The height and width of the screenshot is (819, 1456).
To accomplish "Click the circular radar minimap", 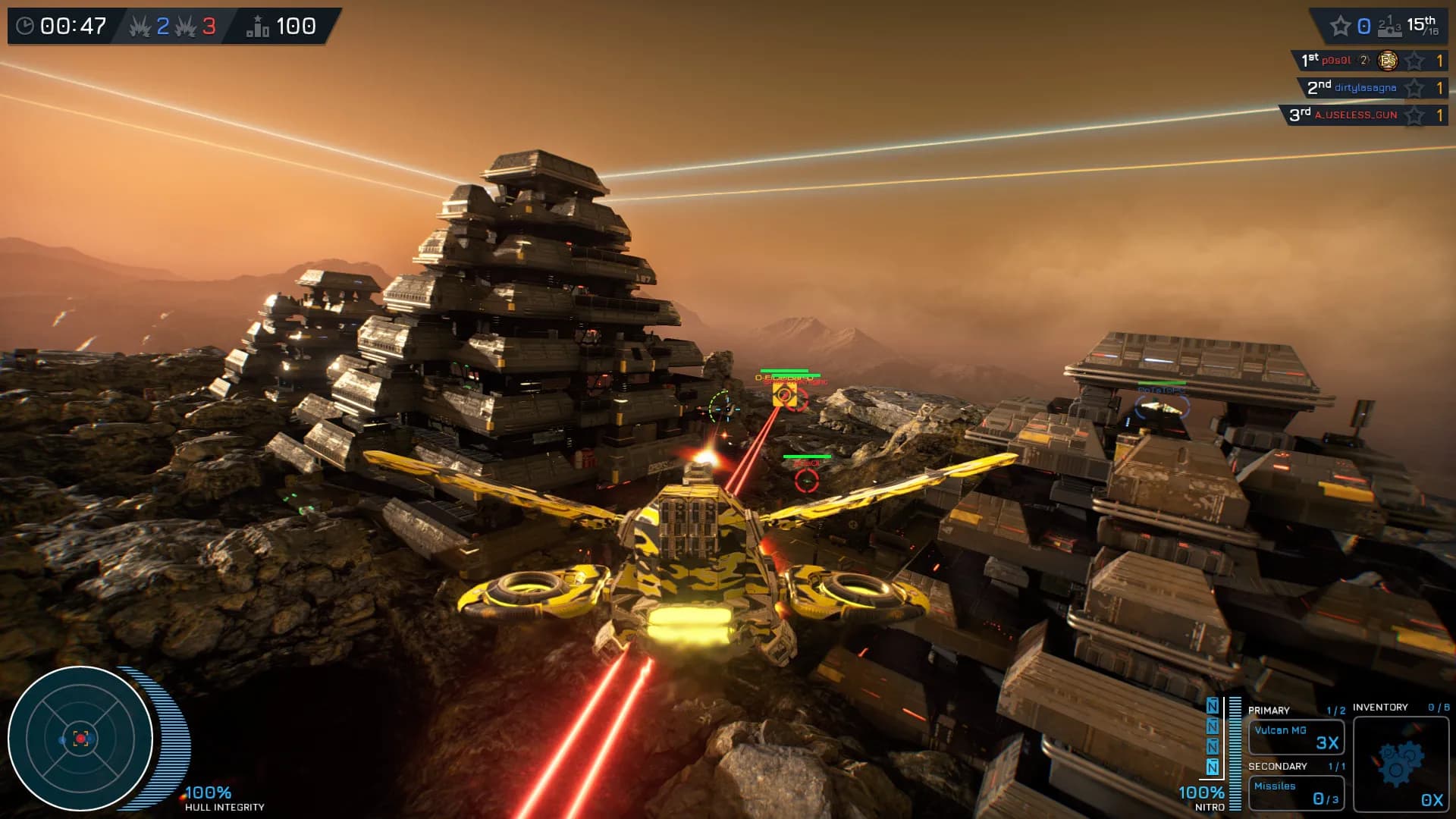I will [x=80, y=738].
